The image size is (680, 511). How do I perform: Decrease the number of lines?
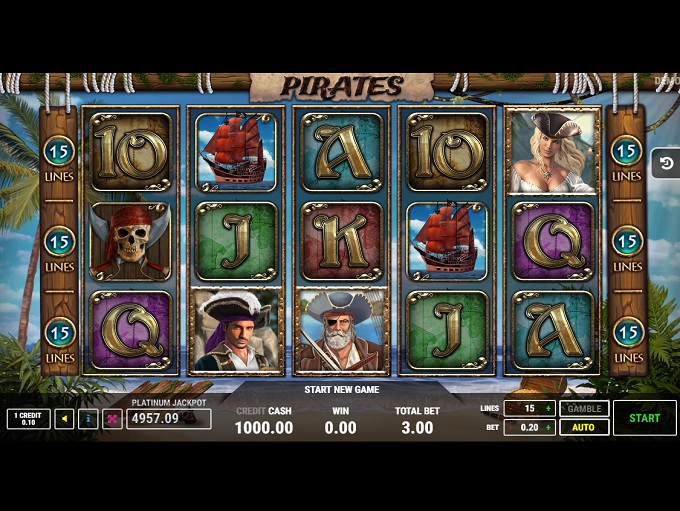click(510, 409)
